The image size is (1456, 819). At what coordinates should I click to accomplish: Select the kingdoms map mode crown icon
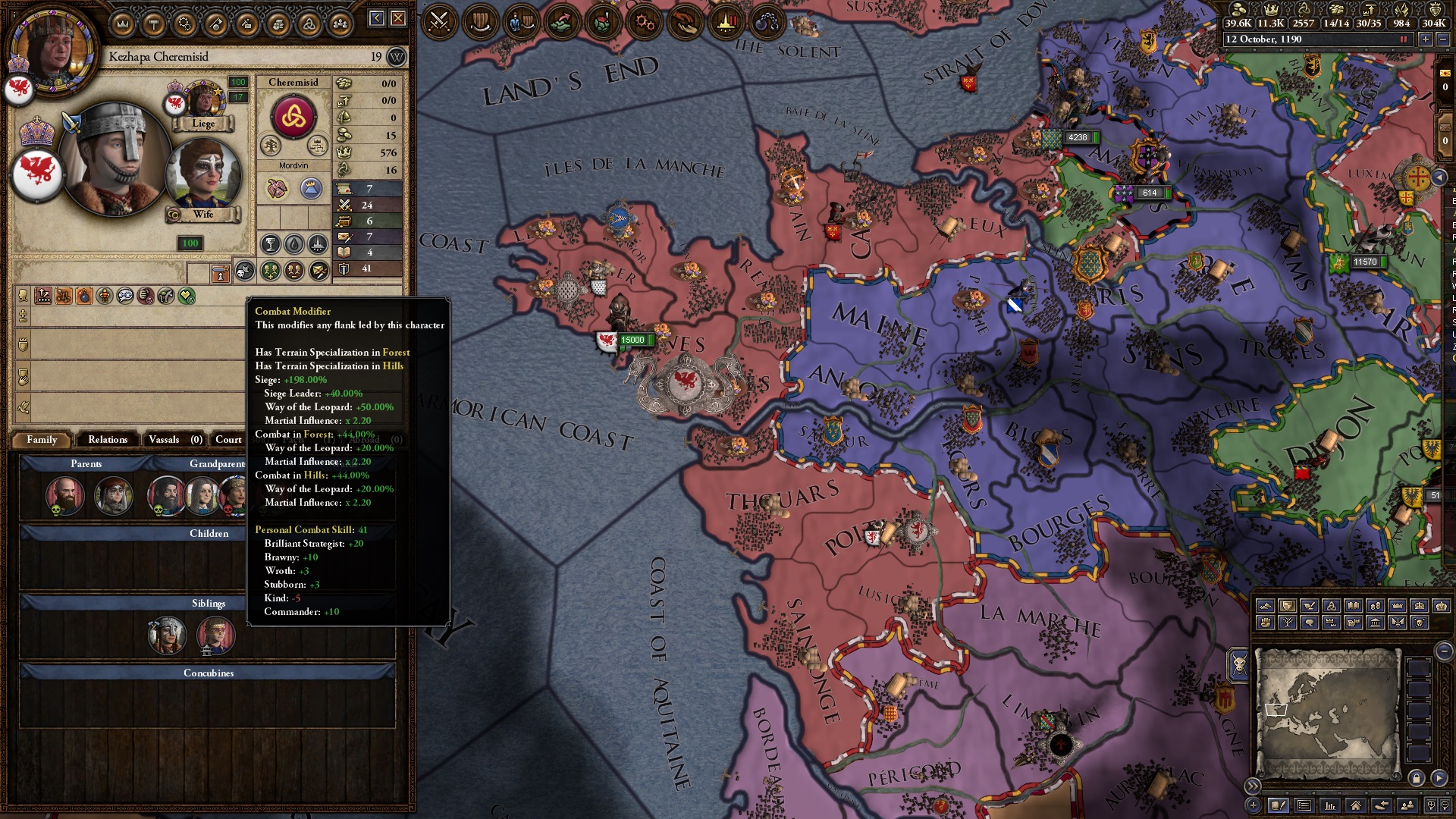click(1398, 605)
